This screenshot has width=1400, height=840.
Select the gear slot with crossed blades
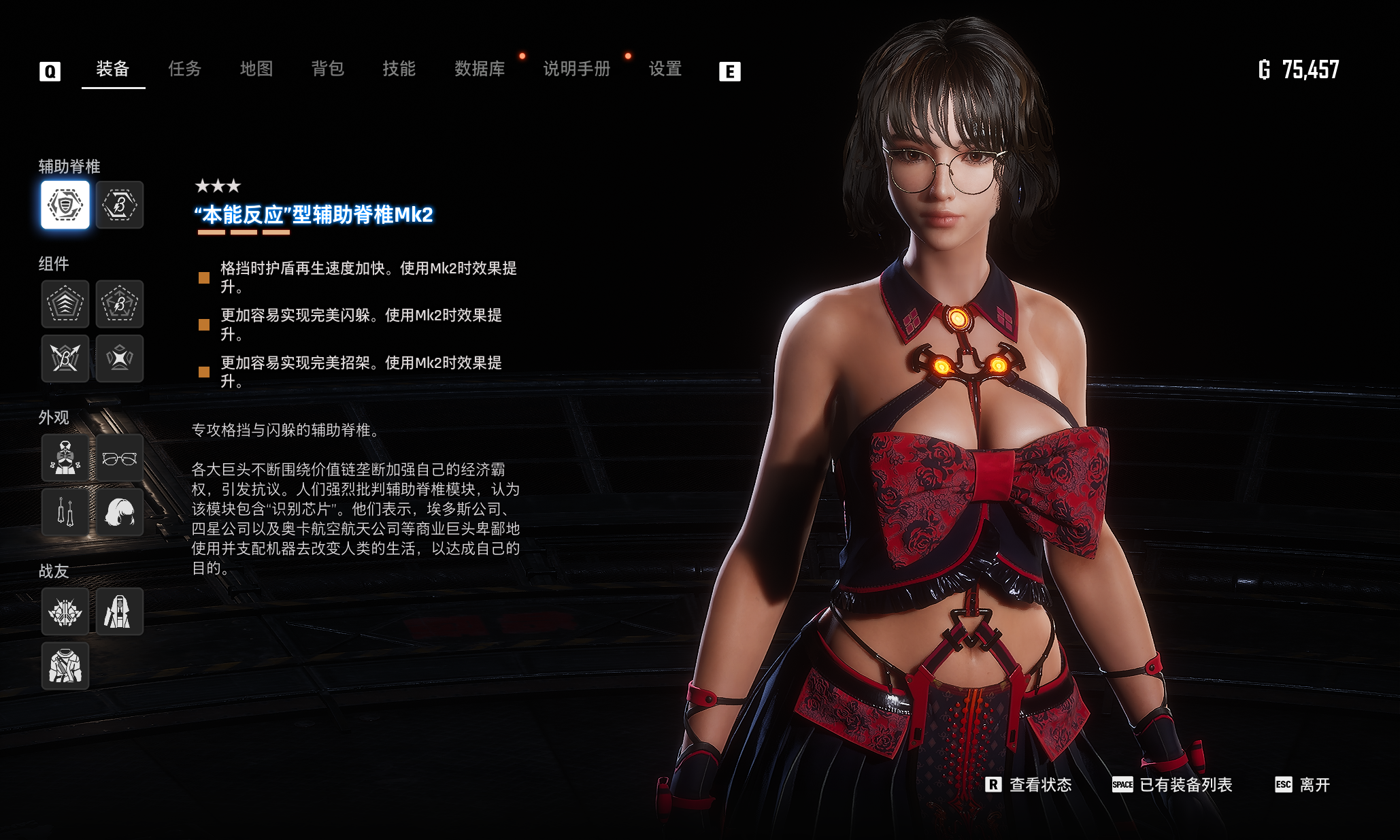(x=65, y=358)
